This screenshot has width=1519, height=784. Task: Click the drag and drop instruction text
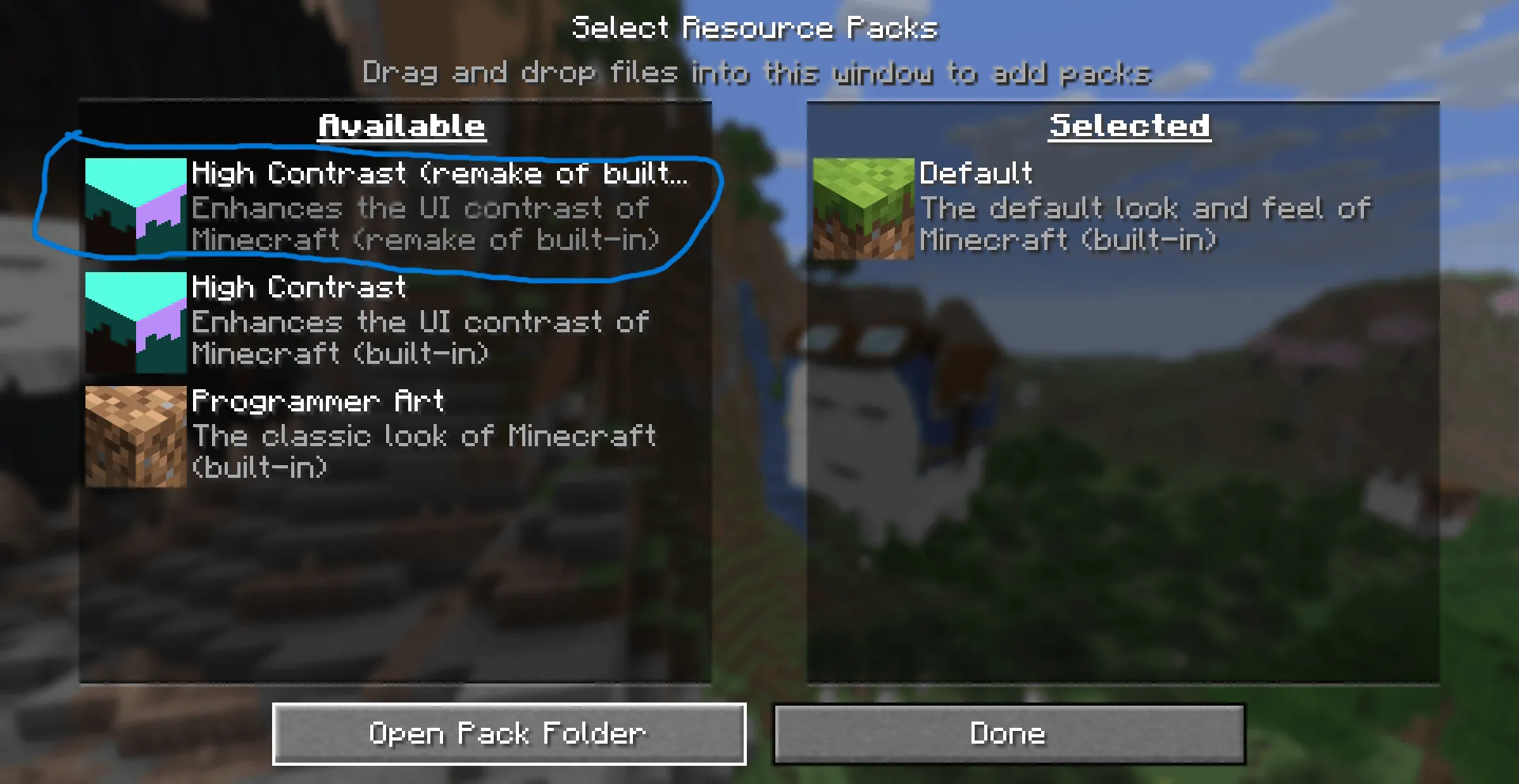tap(756, 73)
